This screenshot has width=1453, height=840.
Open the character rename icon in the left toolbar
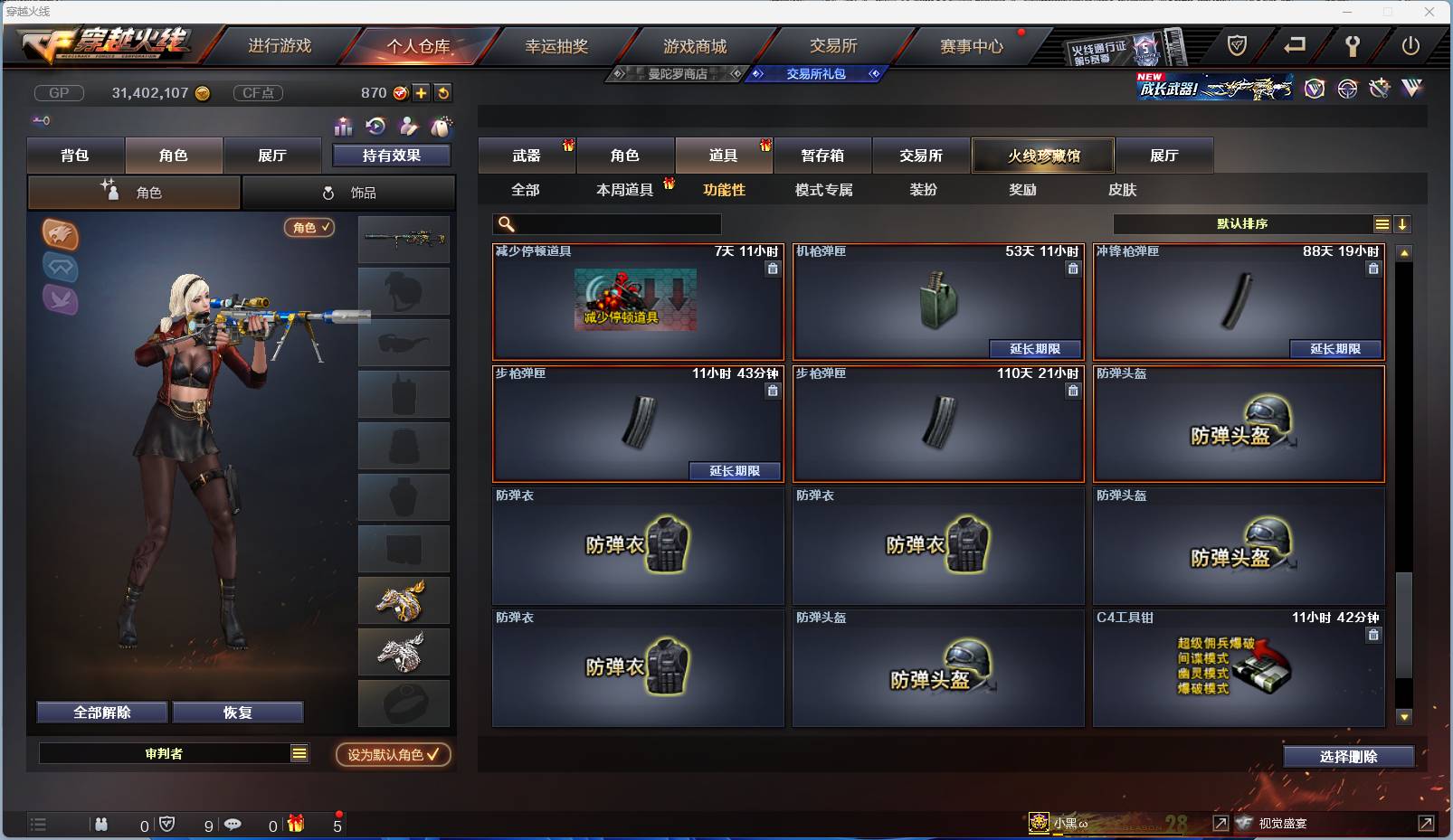(409, 127)
